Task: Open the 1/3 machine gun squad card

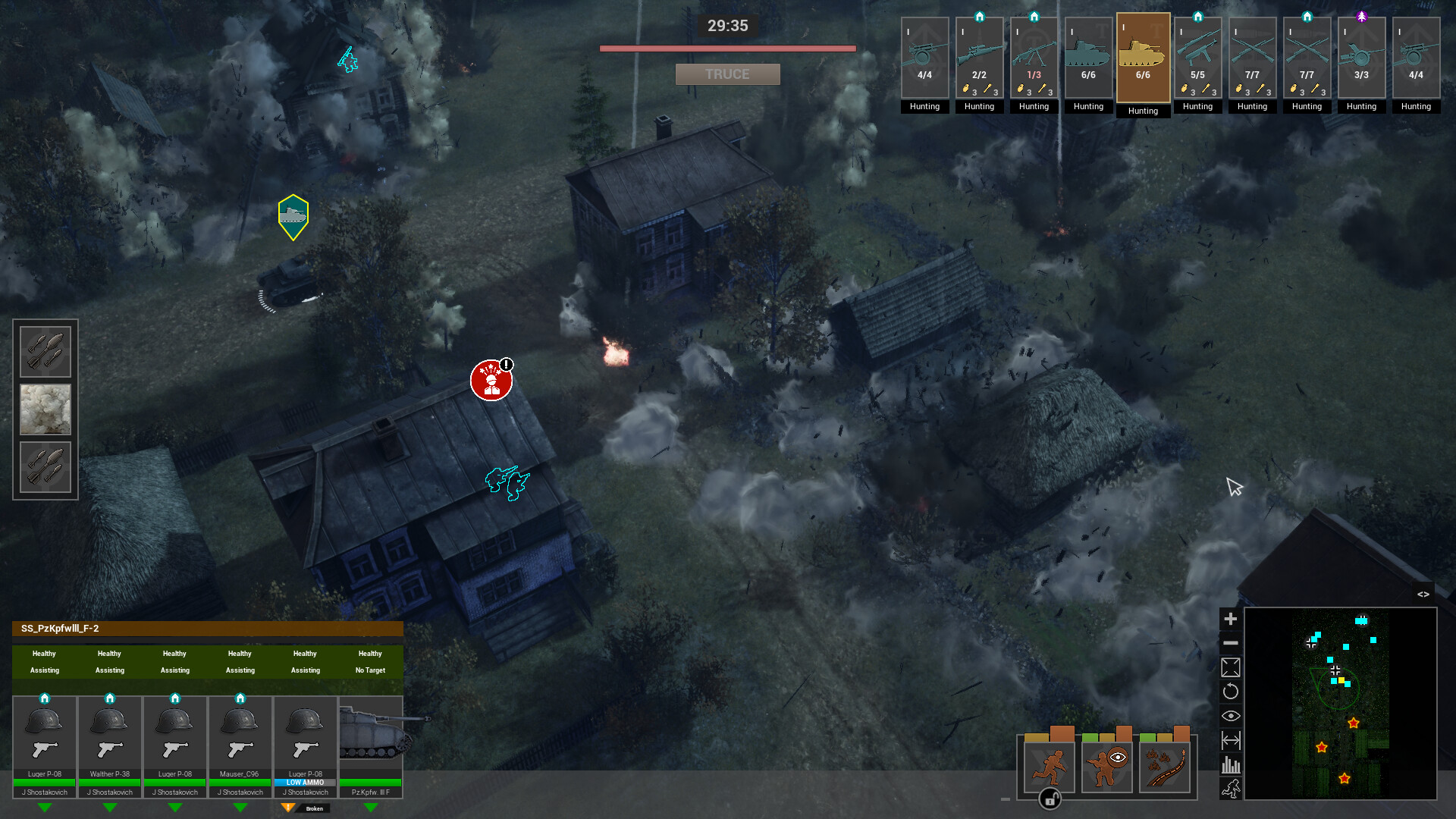Action: [x=1034, y=57]
